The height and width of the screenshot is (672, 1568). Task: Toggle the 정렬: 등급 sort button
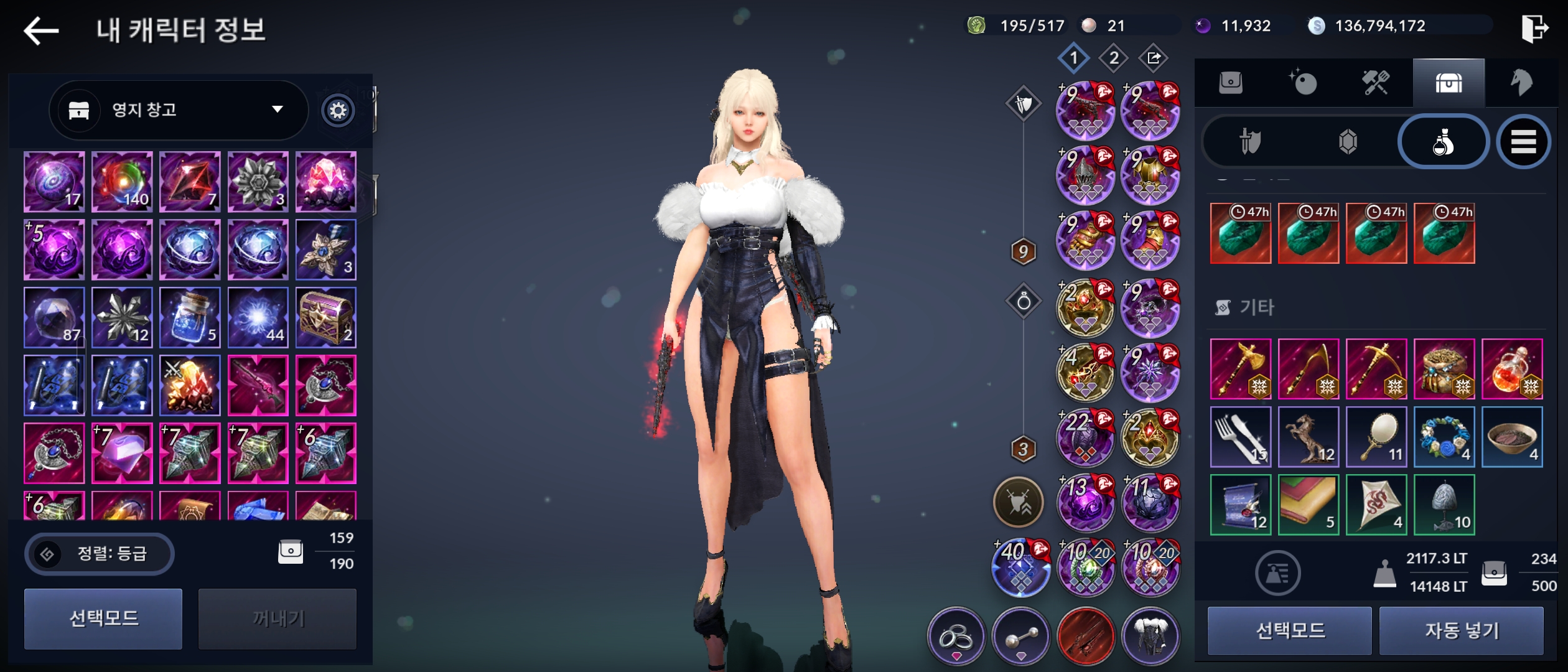(x=100, y=553)
